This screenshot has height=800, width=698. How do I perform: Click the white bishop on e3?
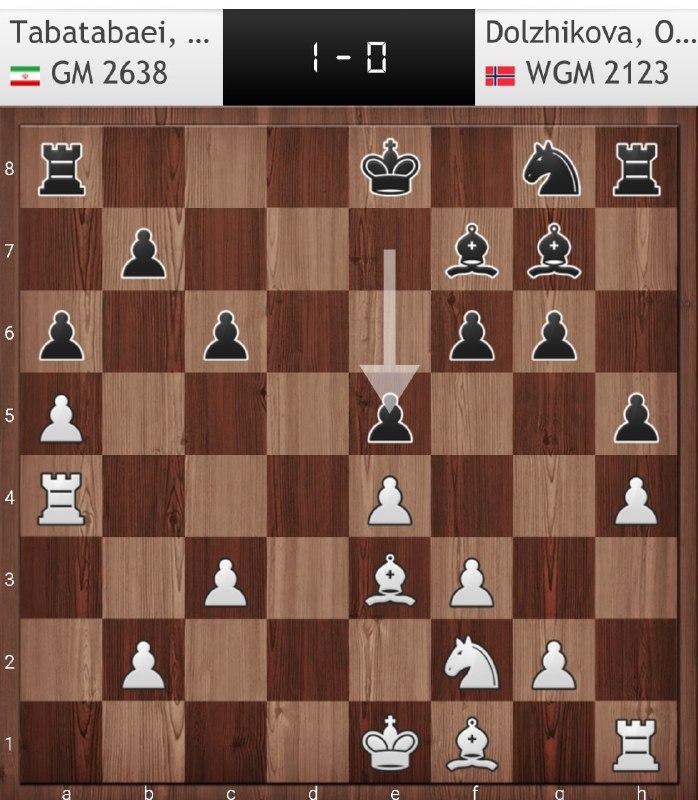click(390, 580)
